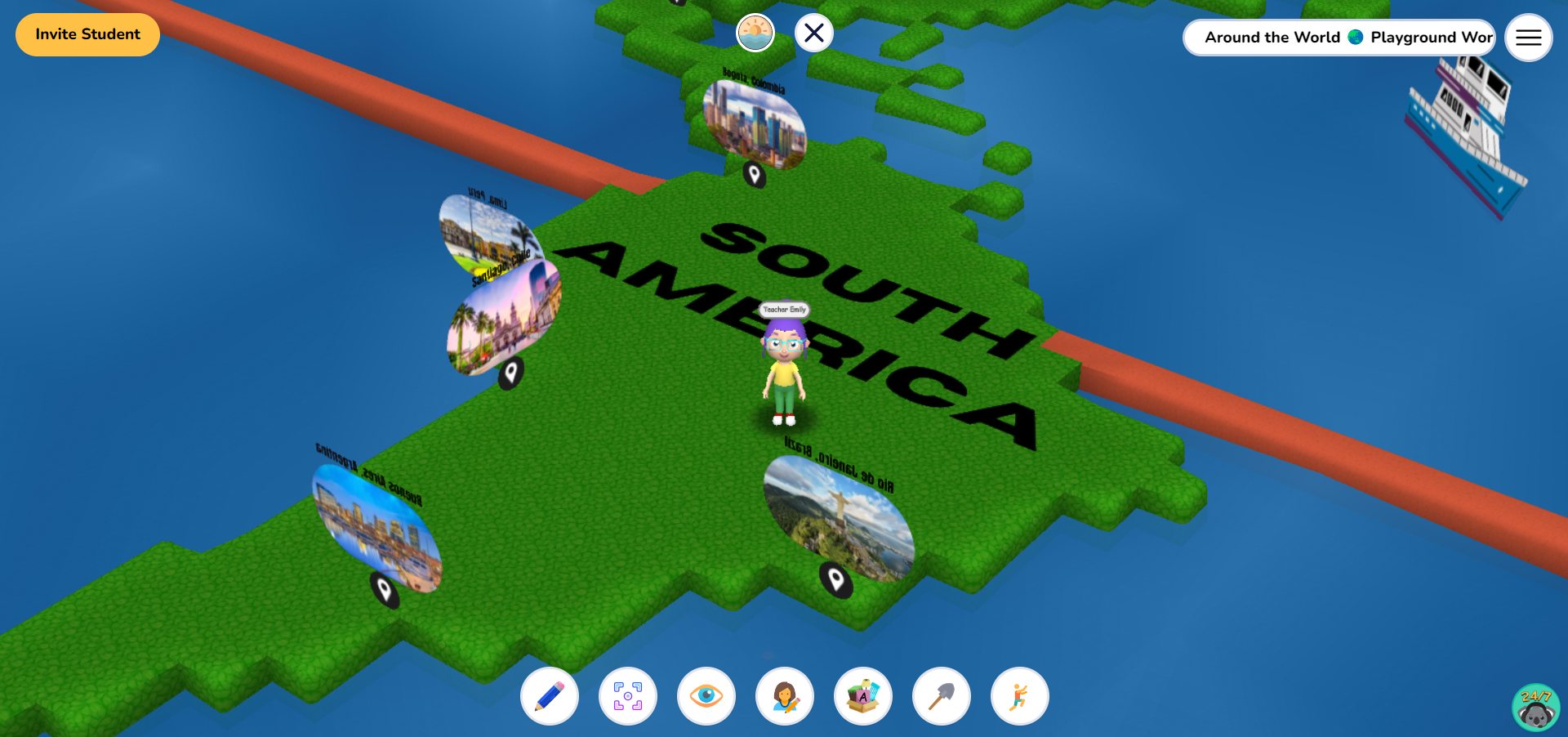
Task: Select the shovel digging tool
Action: [941, 695]
